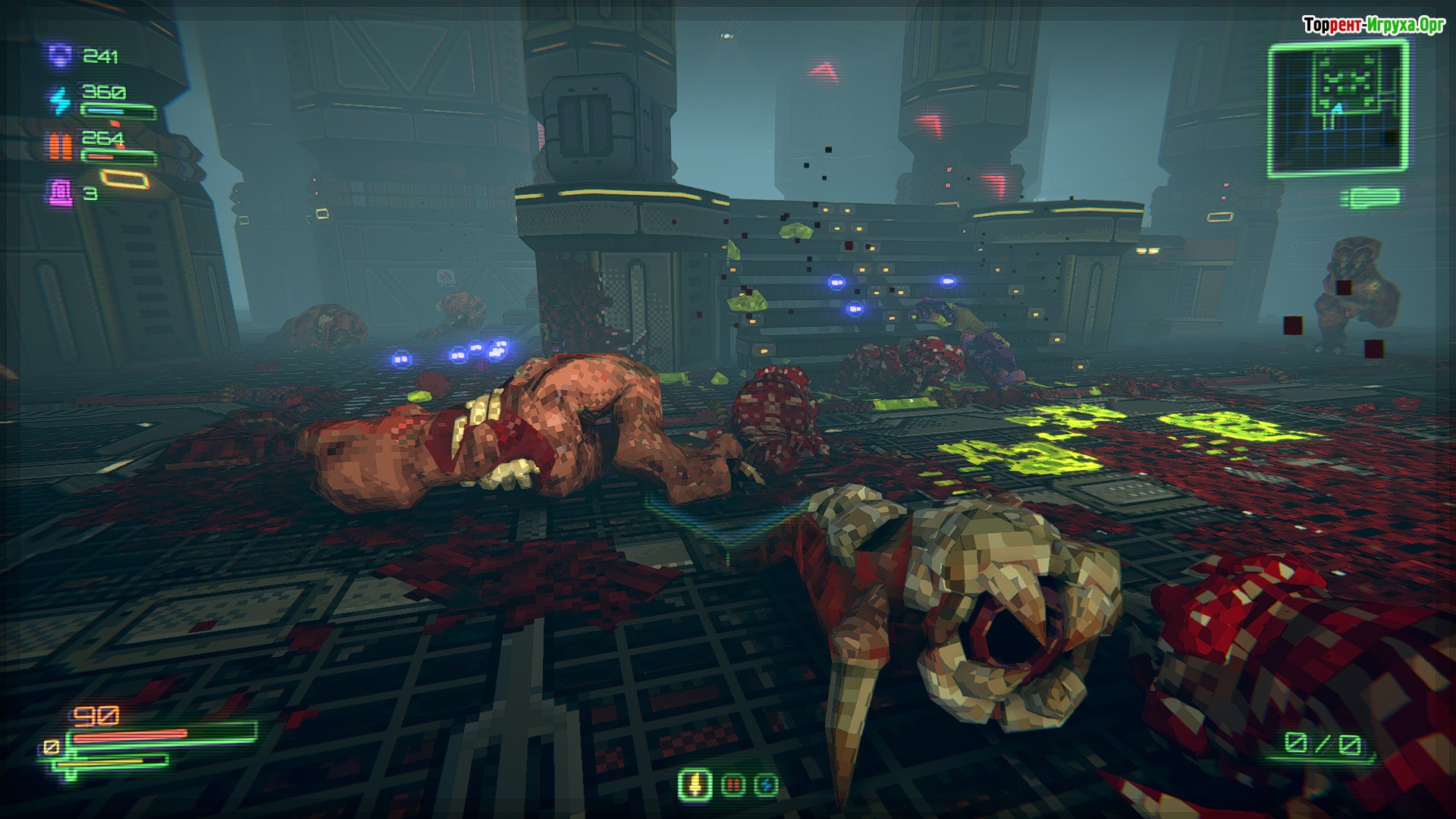Select the yellow sword melee weapon slot
Image resolution: width=1456 pixels, height=819 pixels.
click(694, 783)
